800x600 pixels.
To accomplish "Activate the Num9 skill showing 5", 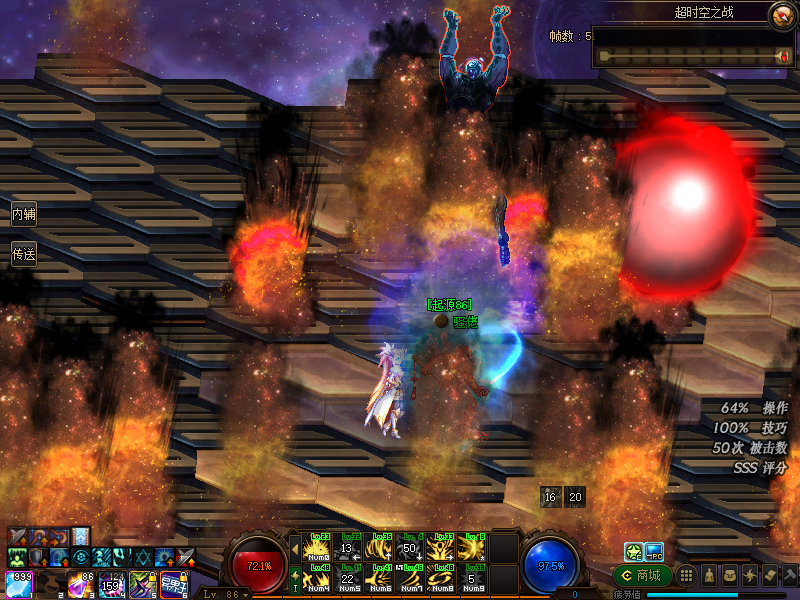I will coord(472,578).
